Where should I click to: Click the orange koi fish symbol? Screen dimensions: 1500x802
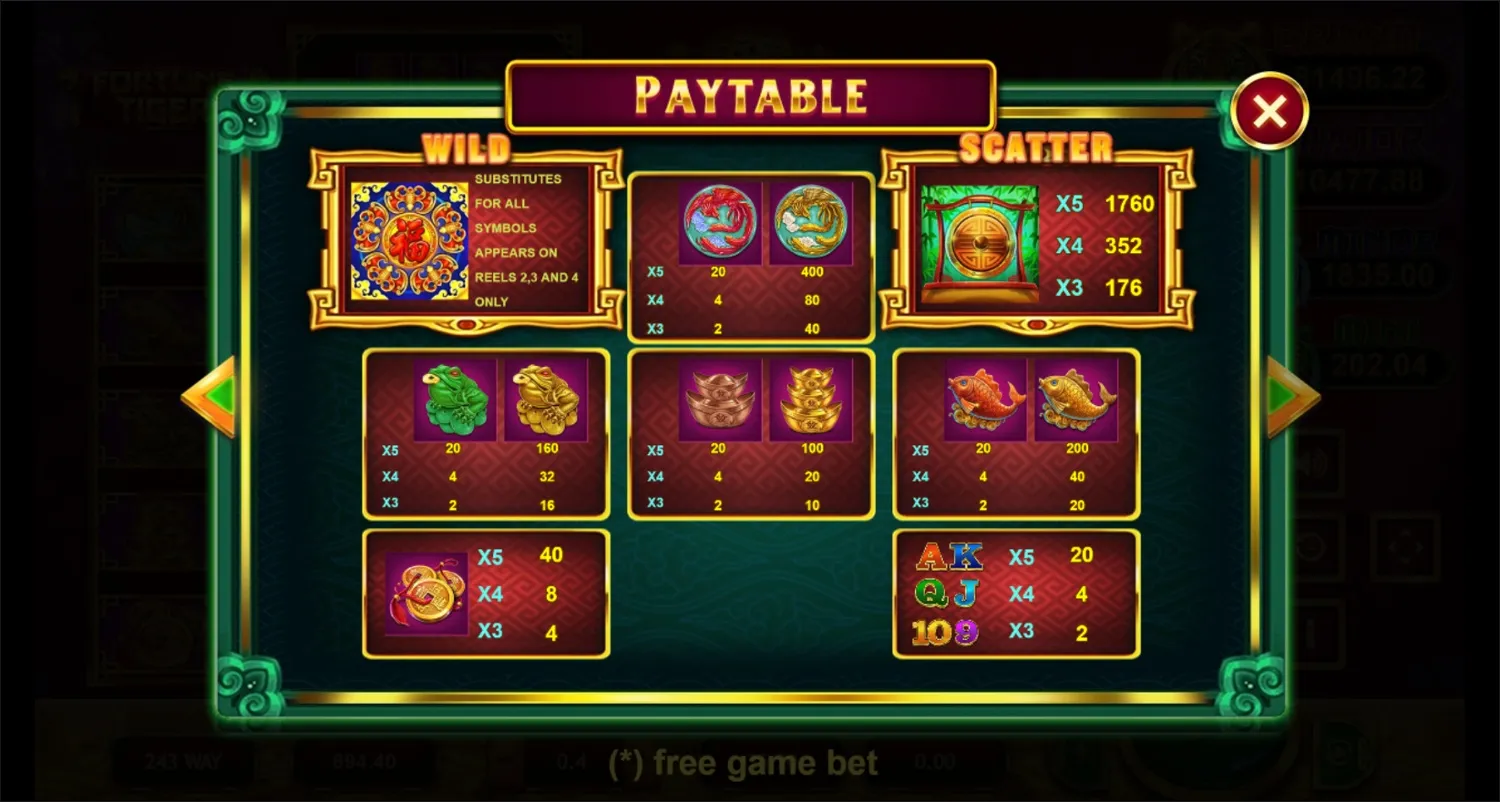coord(984,397)
